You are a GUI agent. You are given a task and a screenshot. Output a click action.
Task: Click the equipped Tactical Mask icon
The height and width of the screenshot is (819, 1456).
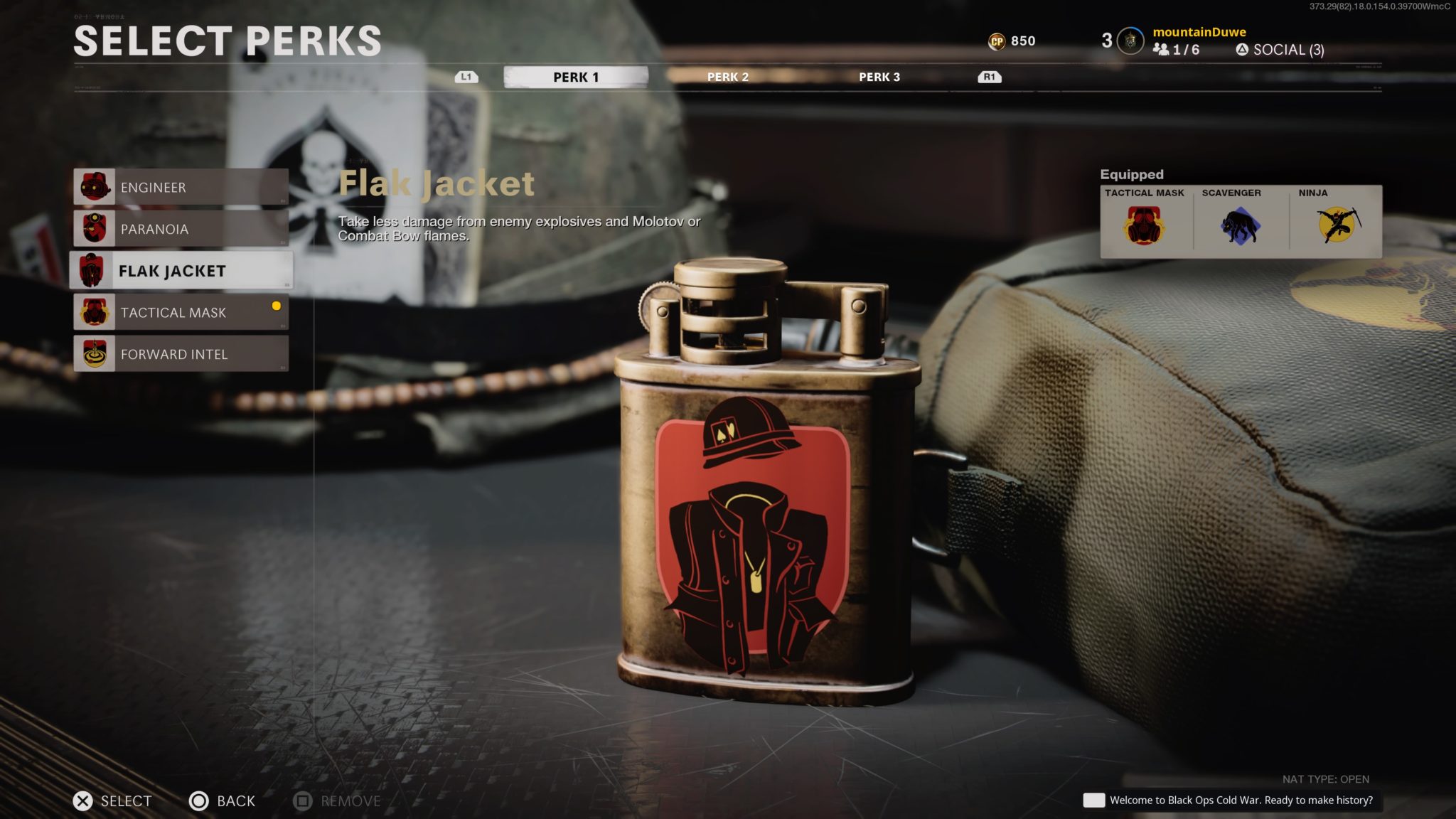click(1146, 226)
